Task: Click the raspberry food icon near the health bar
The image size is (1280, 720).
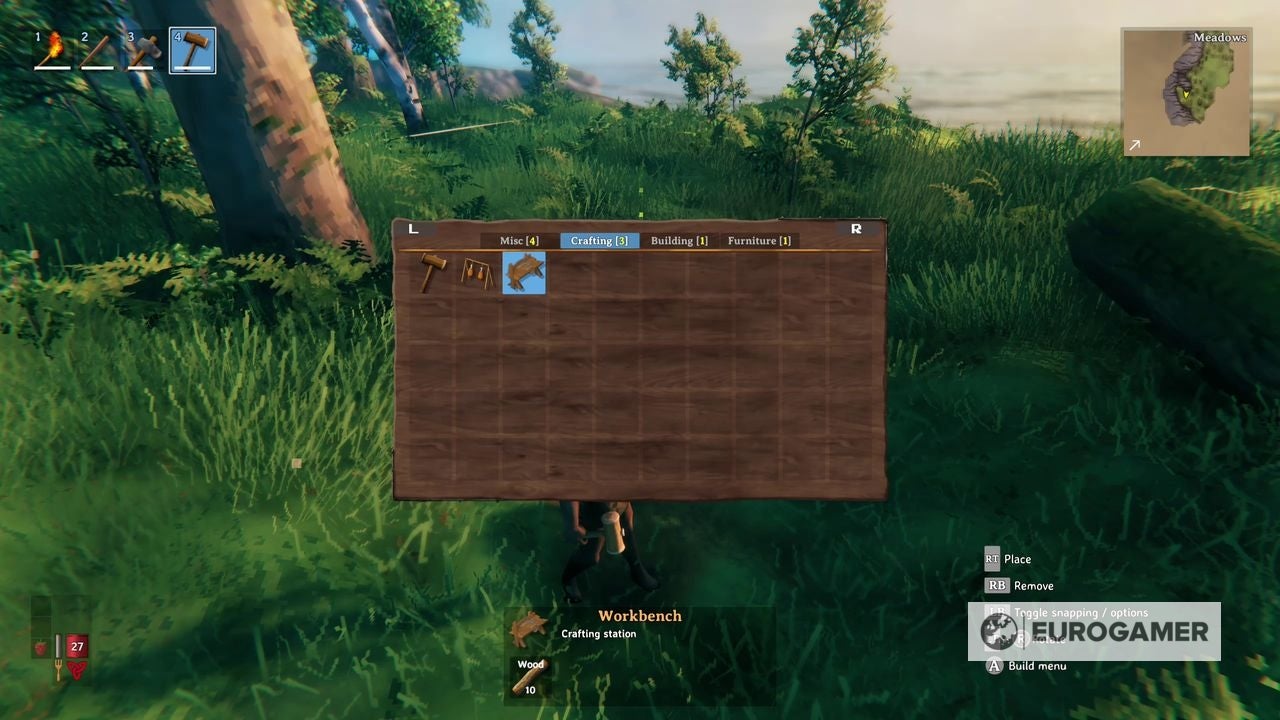Action: tap(40, 646)
